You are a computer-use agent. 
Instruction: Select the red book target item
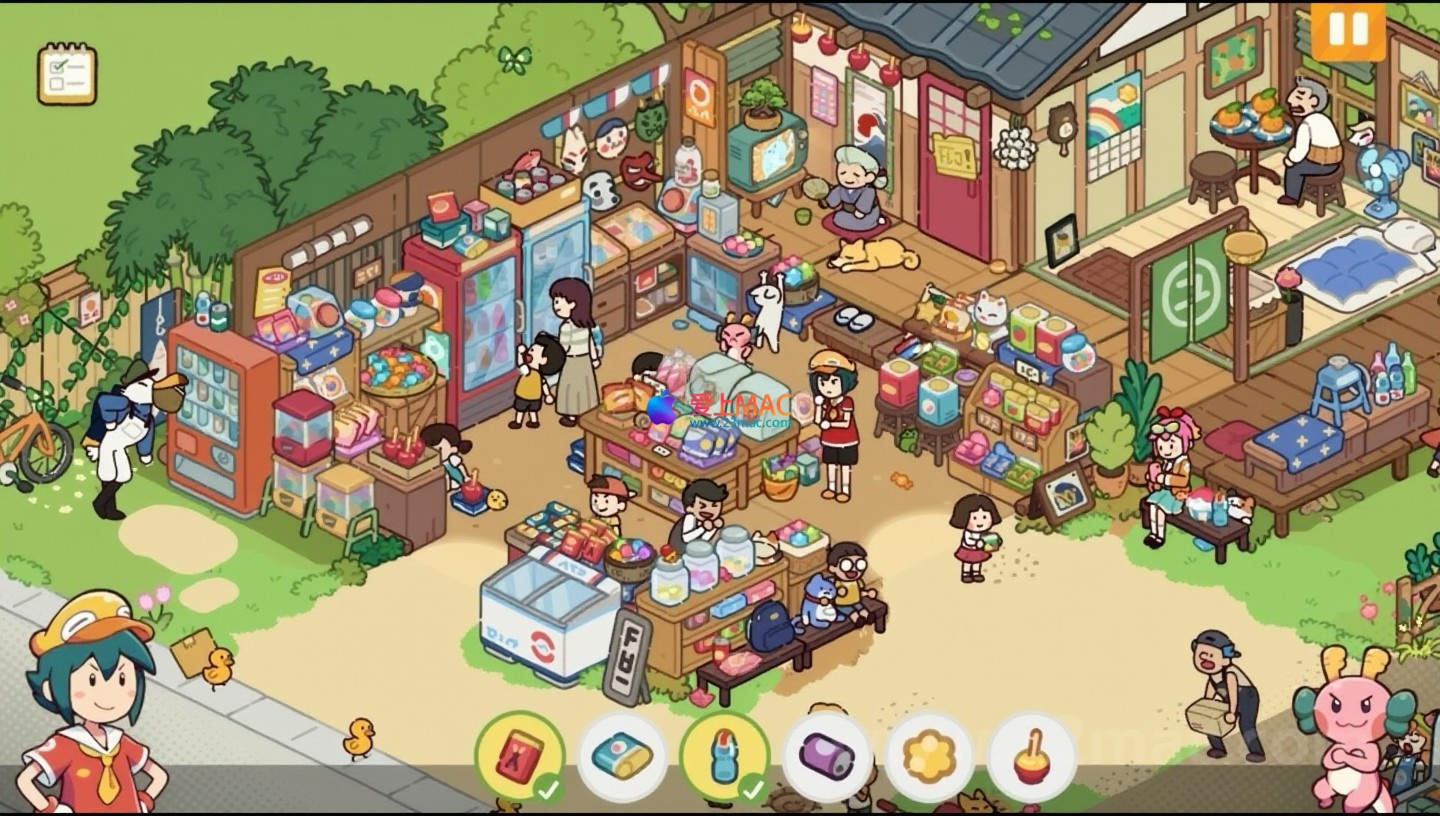519,756
